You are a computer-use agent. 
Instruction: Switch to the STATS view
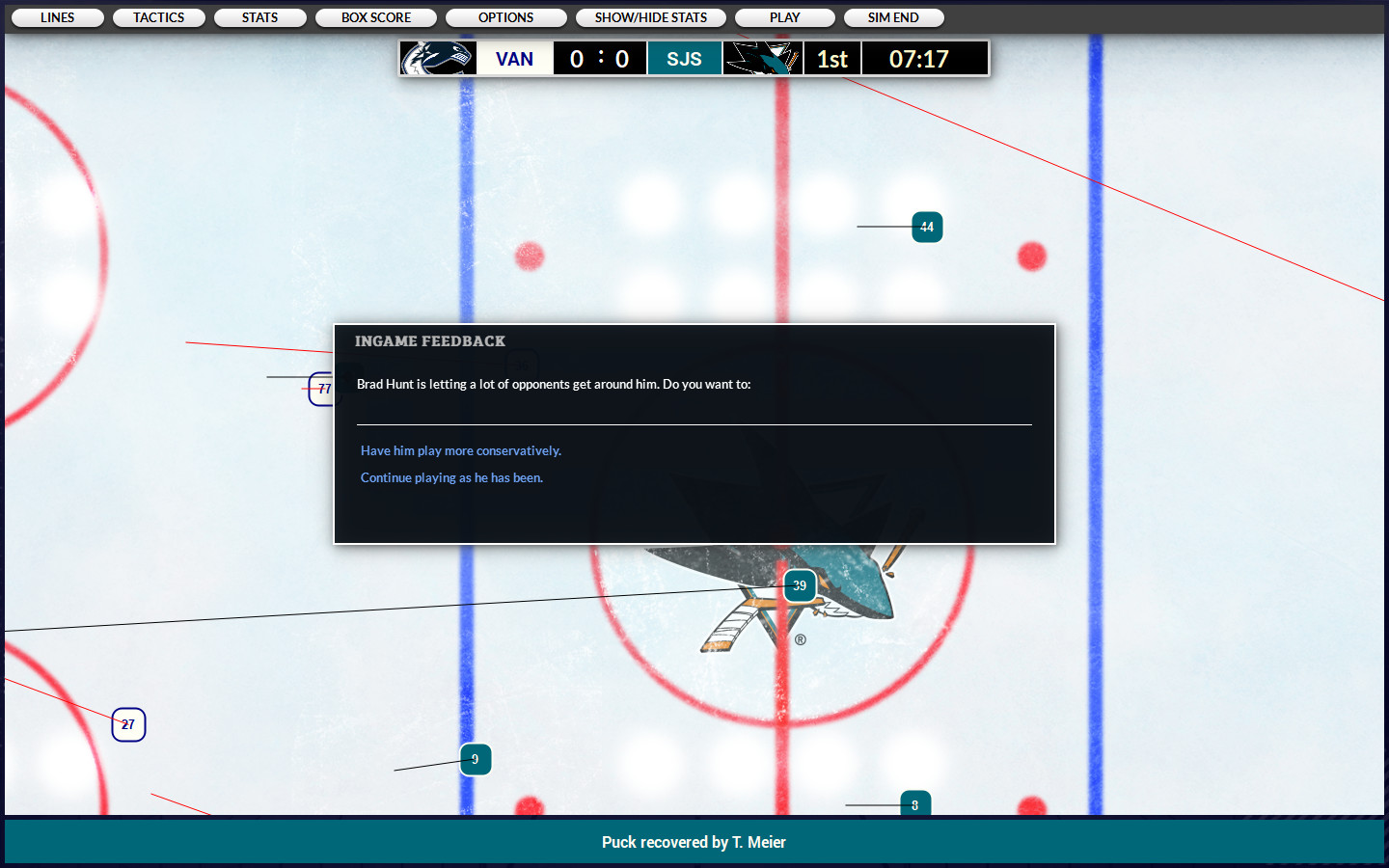click(x=259, y=16)
